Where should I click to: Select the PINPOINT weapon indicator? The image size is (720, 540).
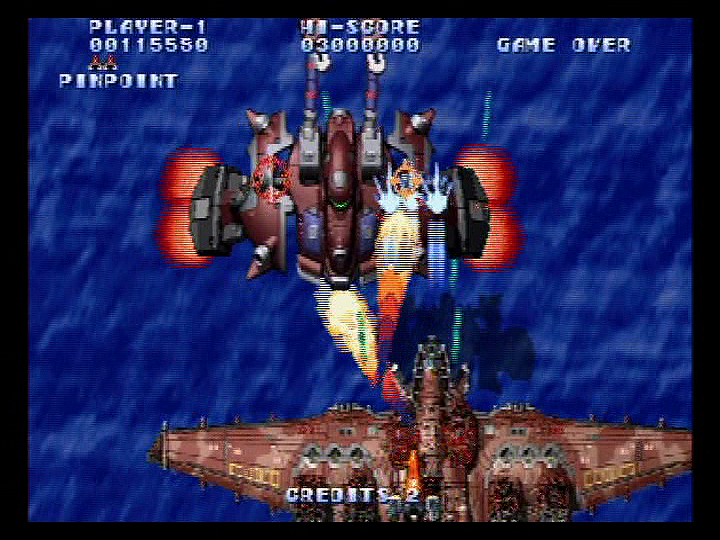118,81
